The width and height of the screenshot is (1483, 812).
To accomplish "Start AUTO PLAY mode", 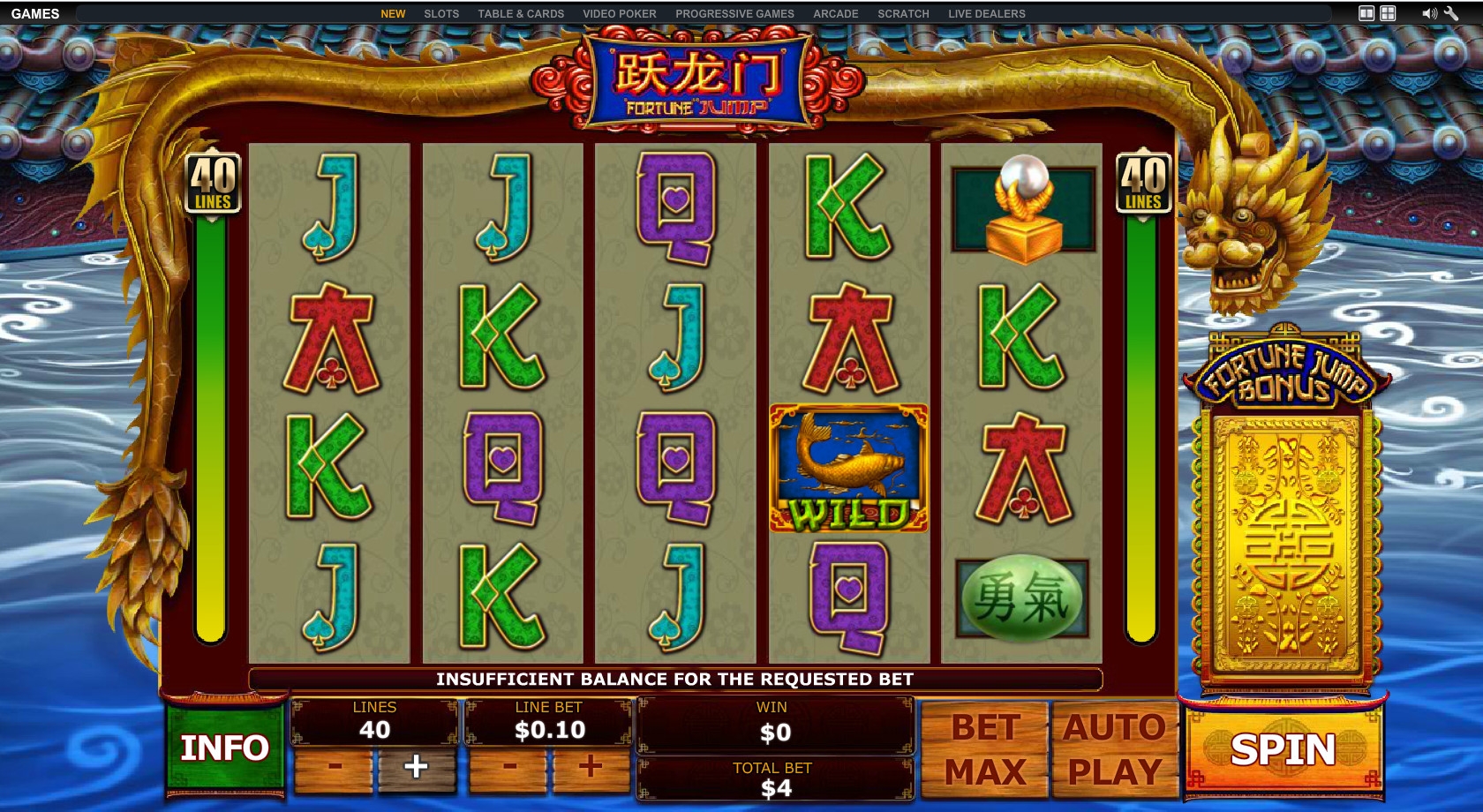I will 1114,750.
